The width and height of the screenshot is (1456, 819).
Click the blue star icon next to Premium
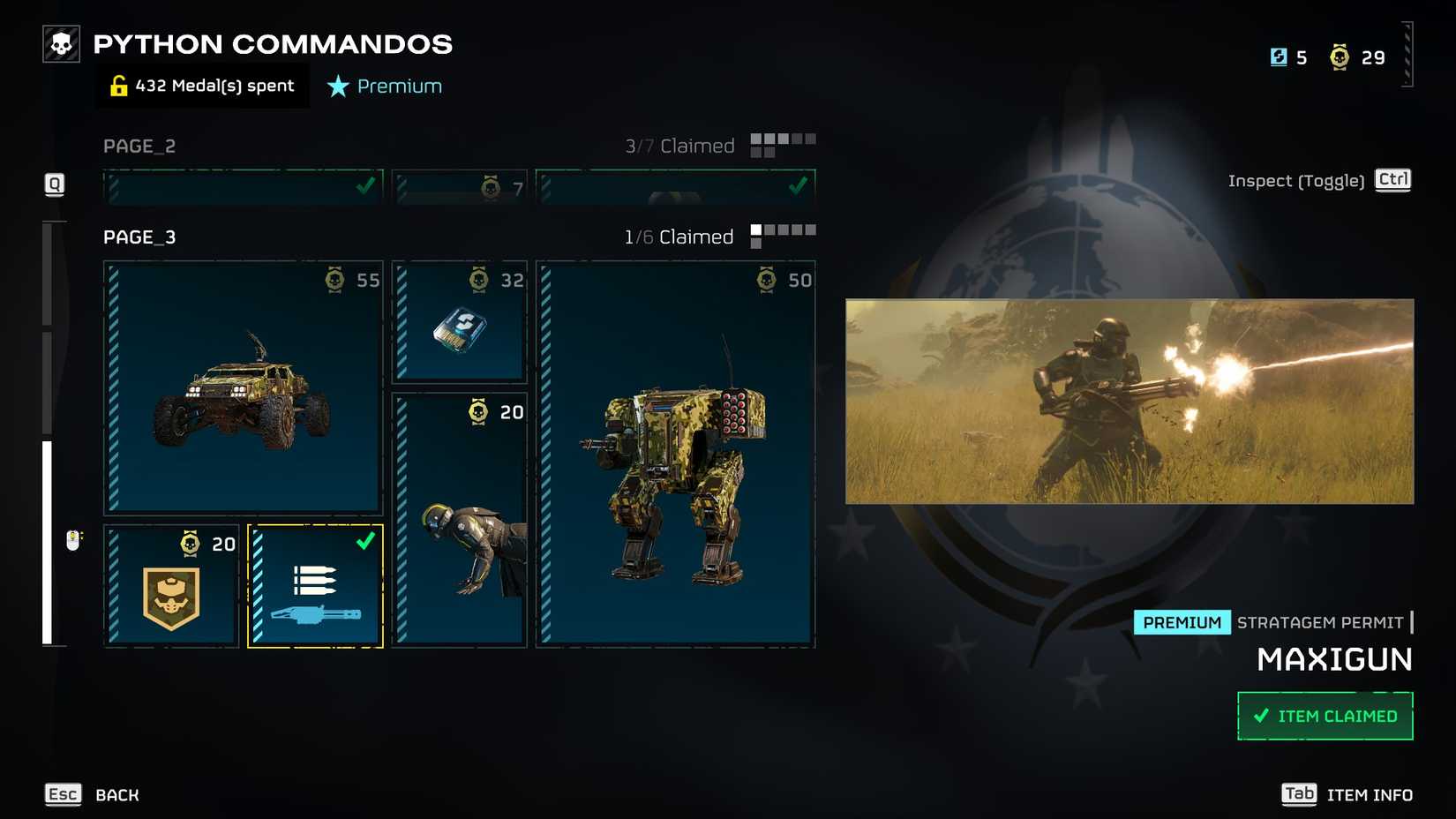[x=337, y=86]
